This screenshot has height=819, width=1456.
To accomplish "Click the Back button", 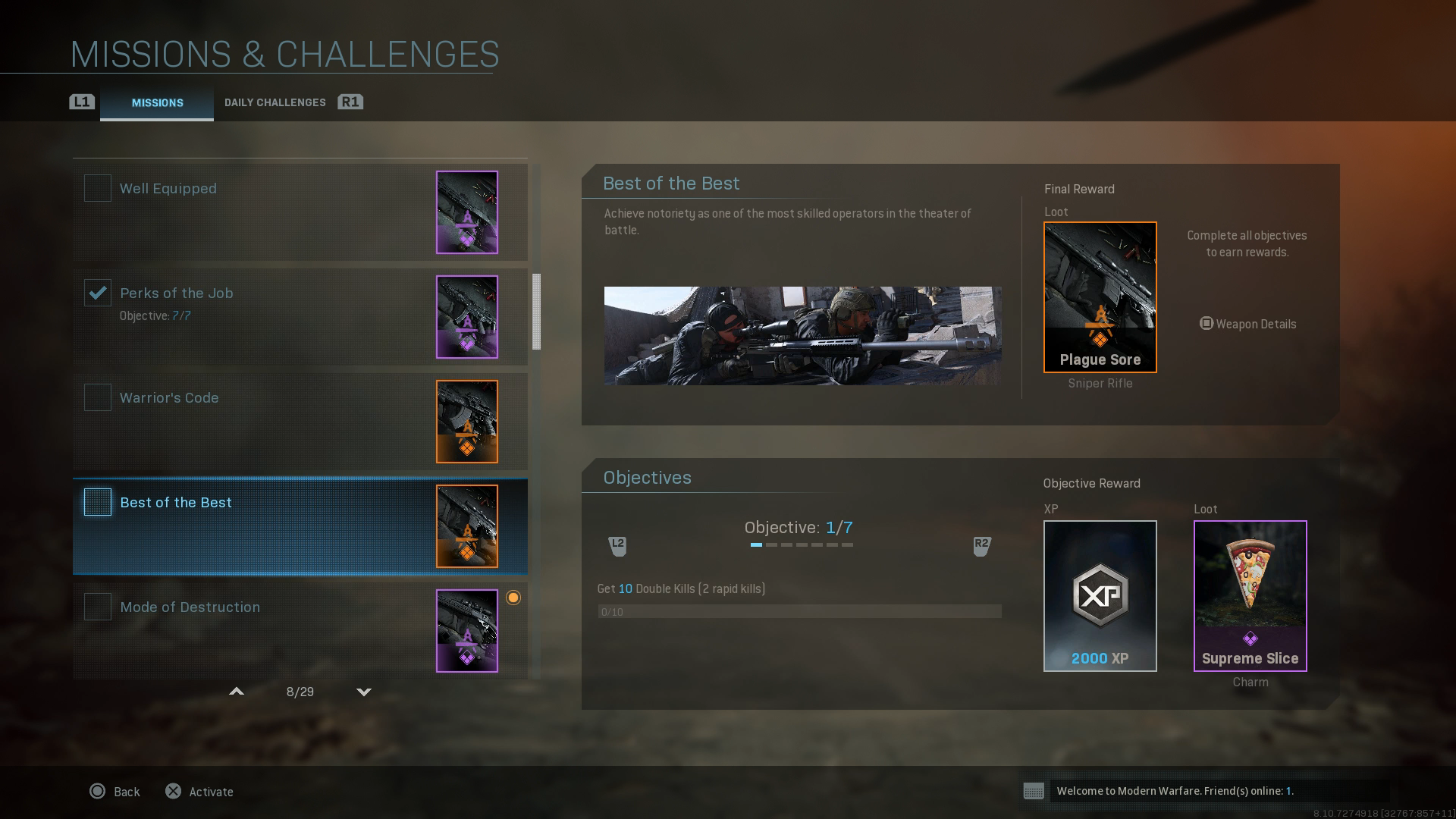I will pos(115,791).
